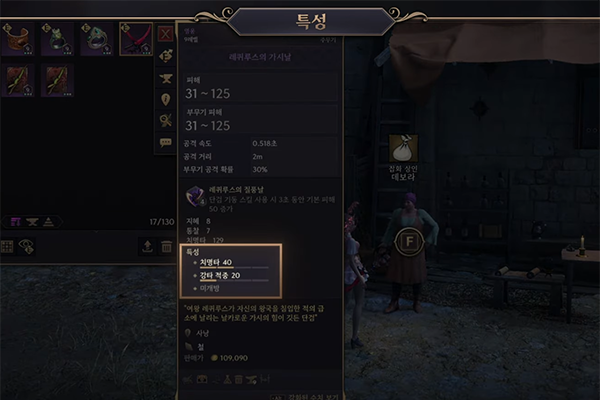Select the red dagger inventory slot

[135, 39]
